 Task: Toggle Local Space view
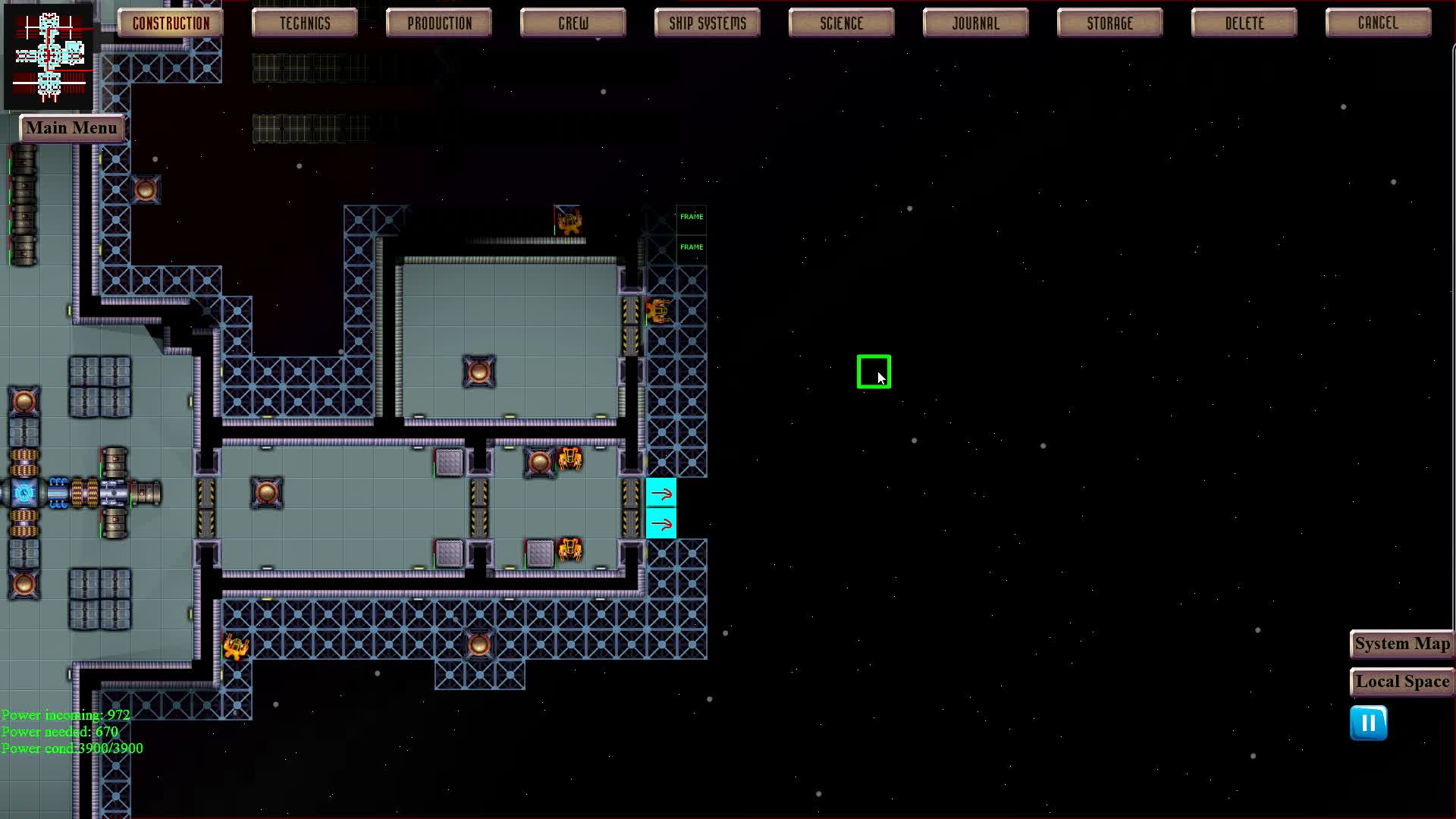point(1401,681)
